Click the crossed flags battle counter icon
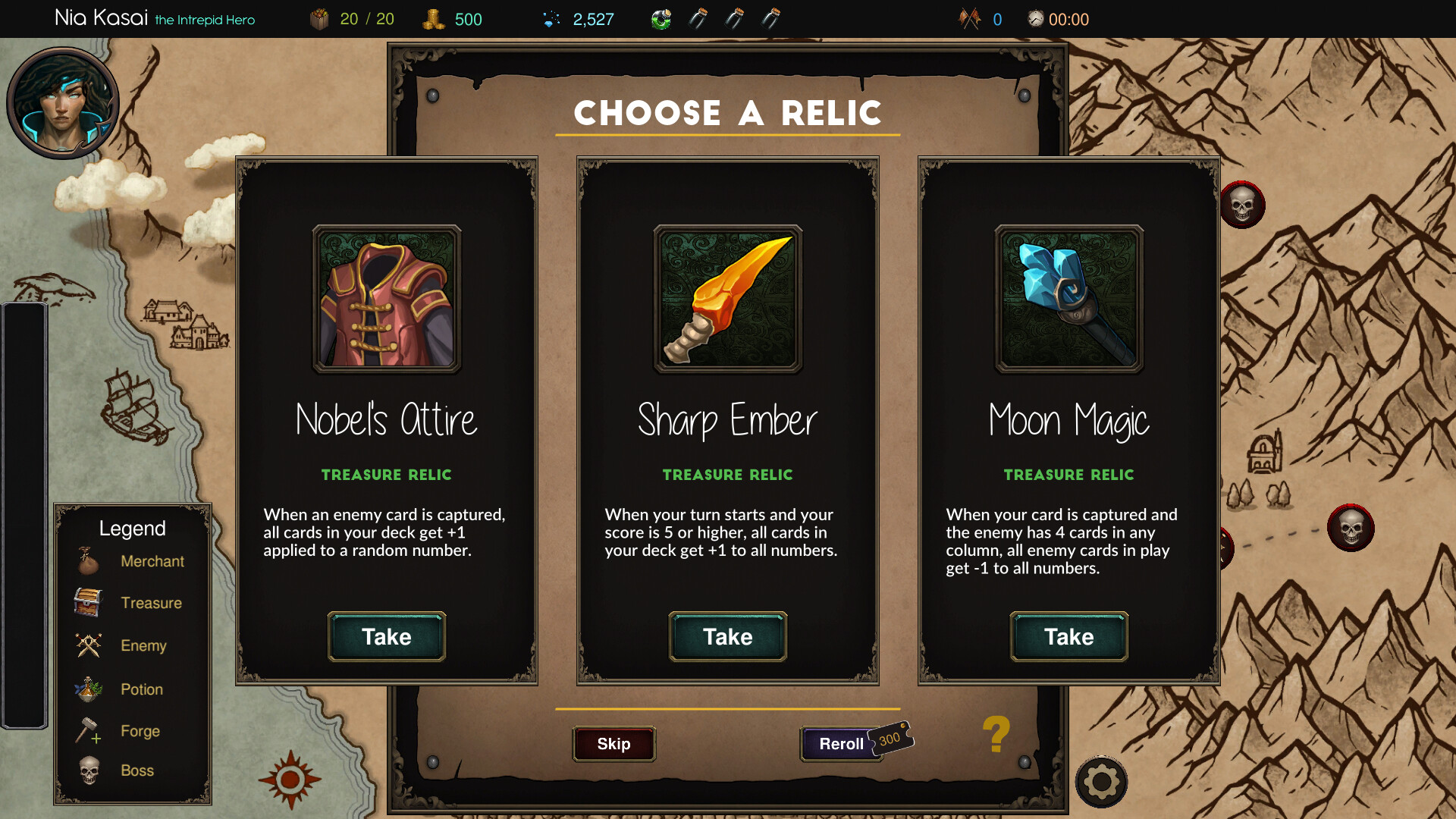Screen dimensions: 1456x819 point(968,18)
